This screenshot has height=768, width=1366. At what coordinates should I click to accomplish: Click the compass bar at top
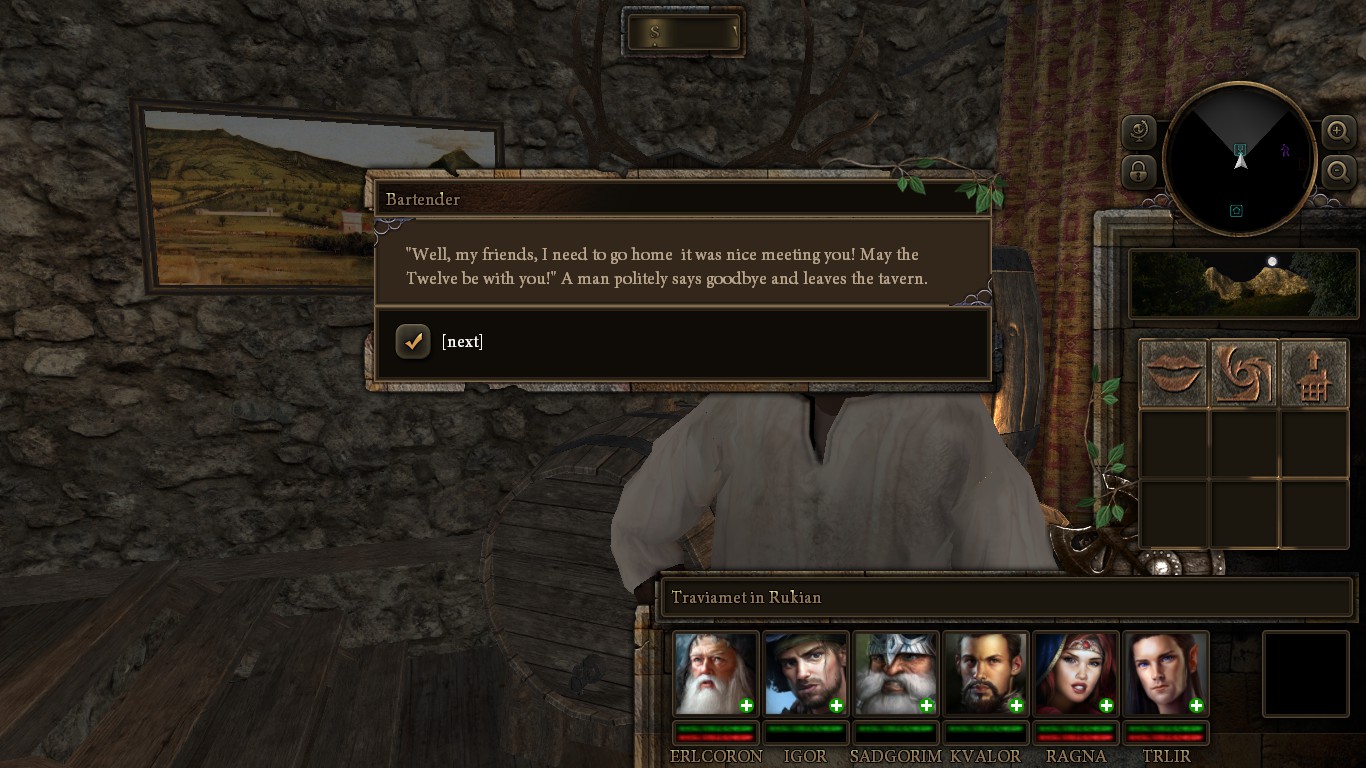684,33
